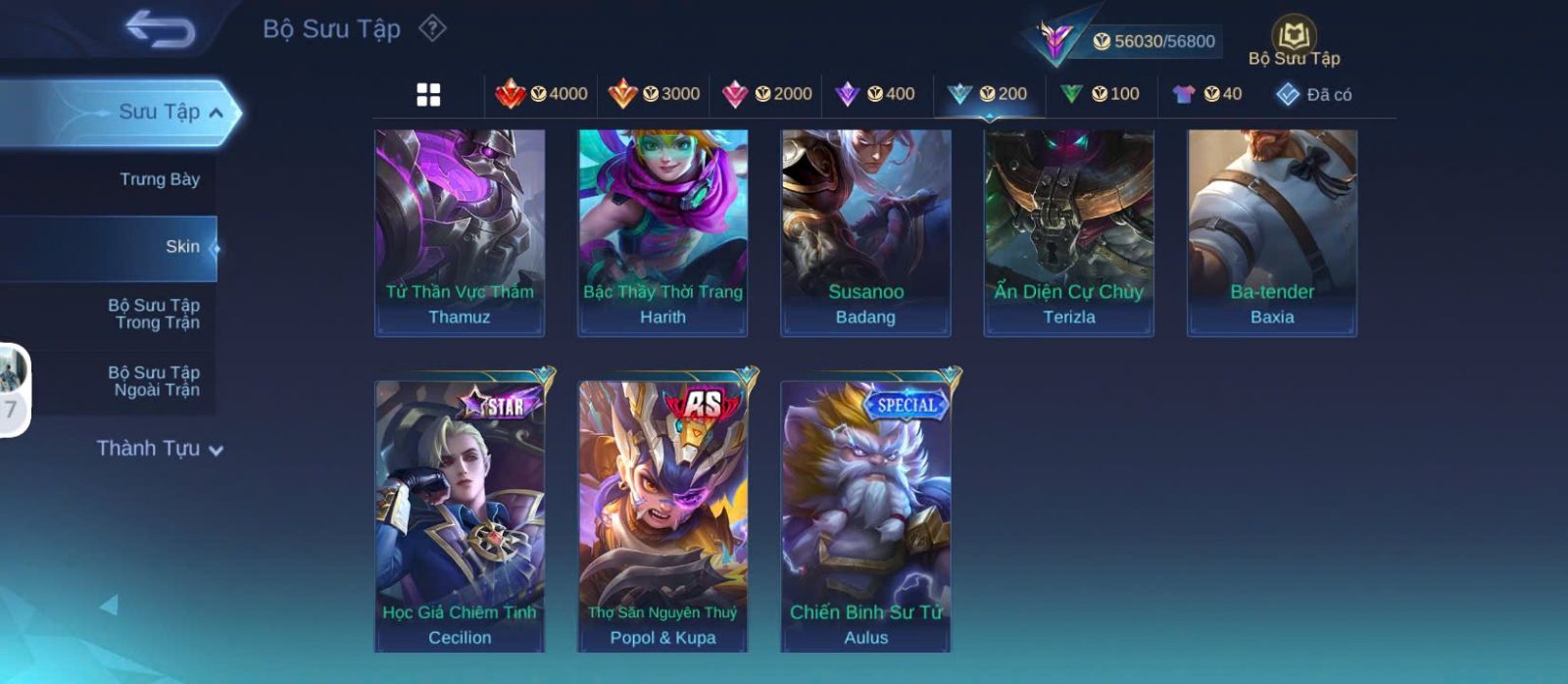Screen dimensions: 1568x684
Task: Open Bộ Sưu Tập Trong Trận
Action: point(155,314)
